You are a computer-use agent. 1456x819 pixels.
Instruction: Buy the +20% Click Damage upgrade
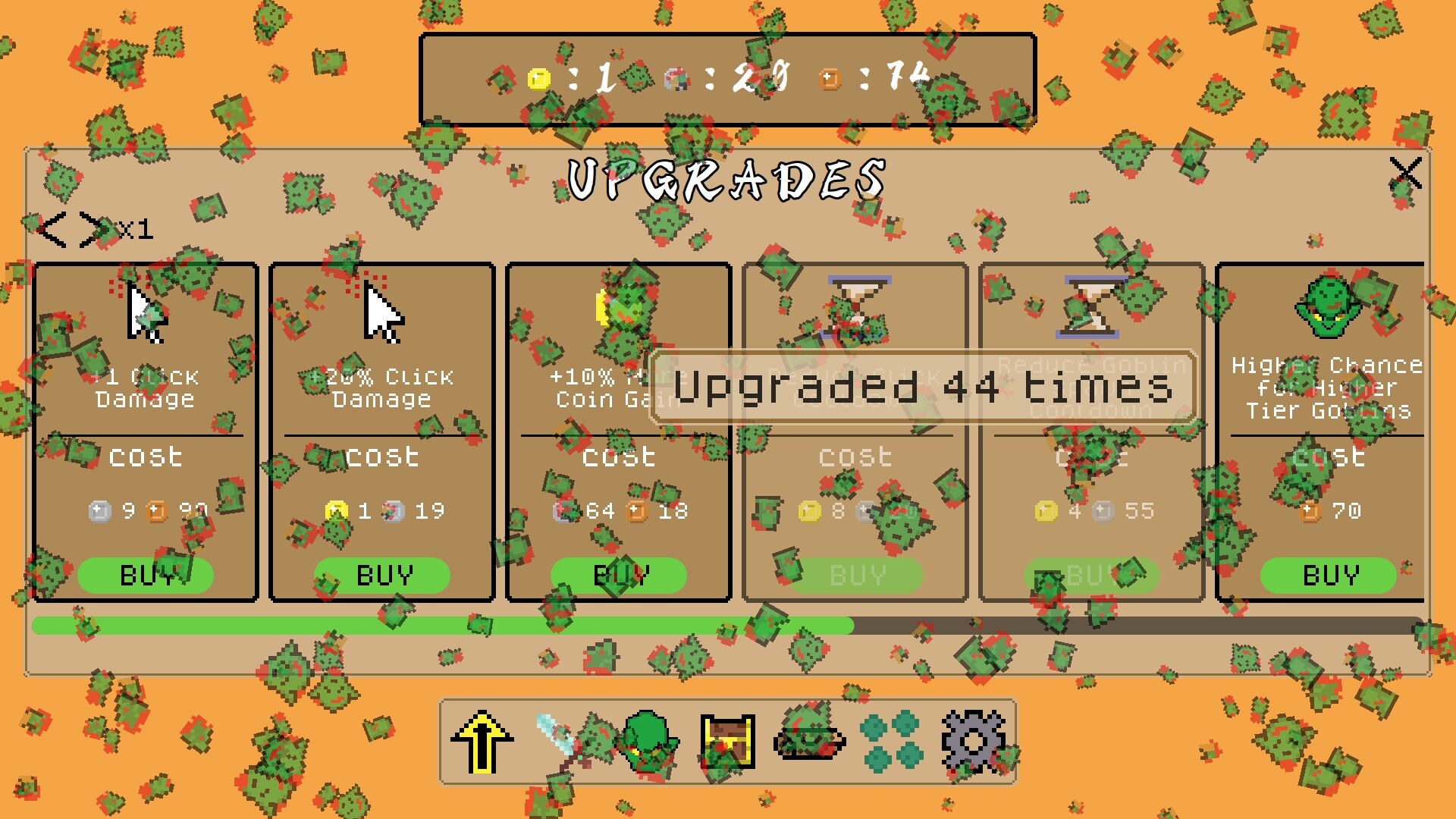(x=383, y=575)
